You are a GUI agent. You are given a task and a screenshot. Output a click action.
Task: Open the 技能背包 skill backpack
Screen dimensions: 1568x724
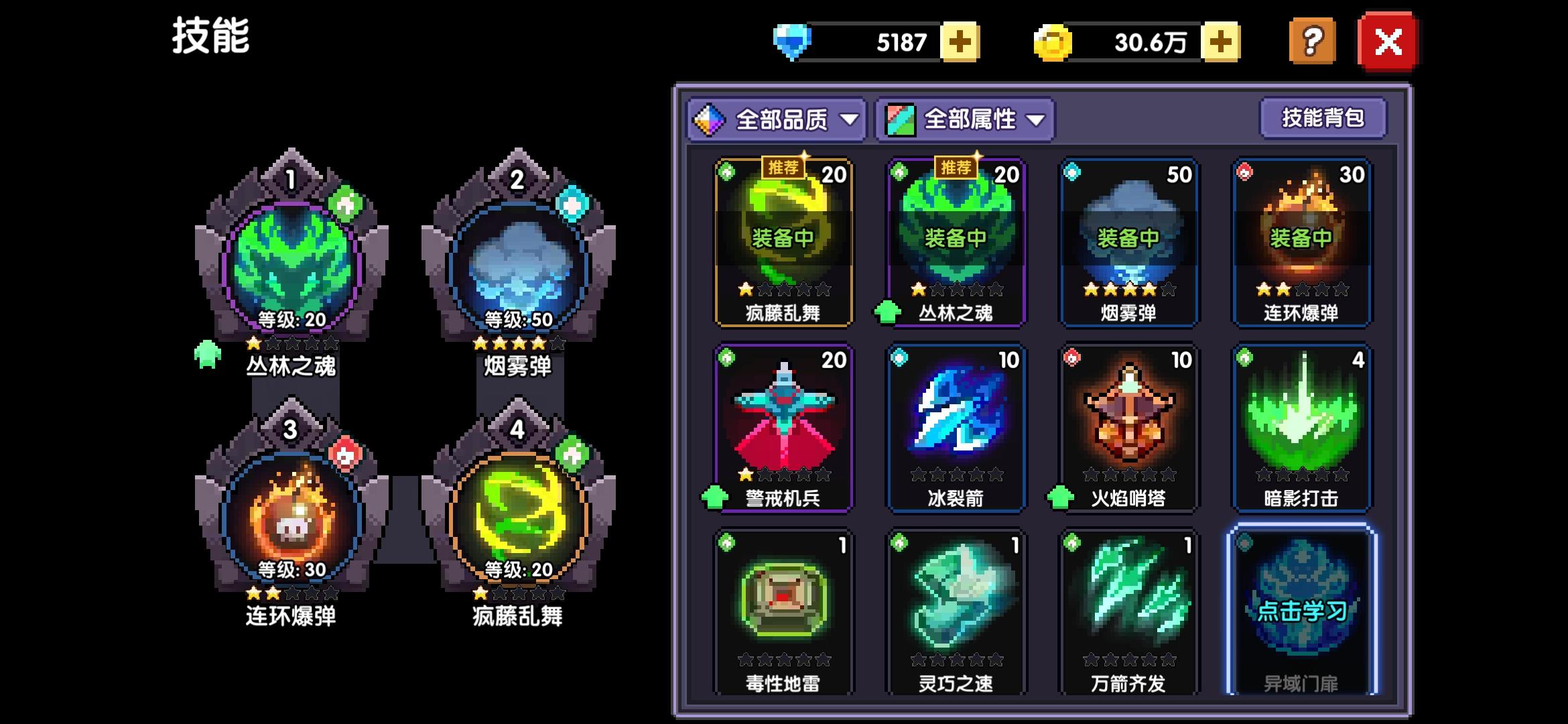(1321, 117)
